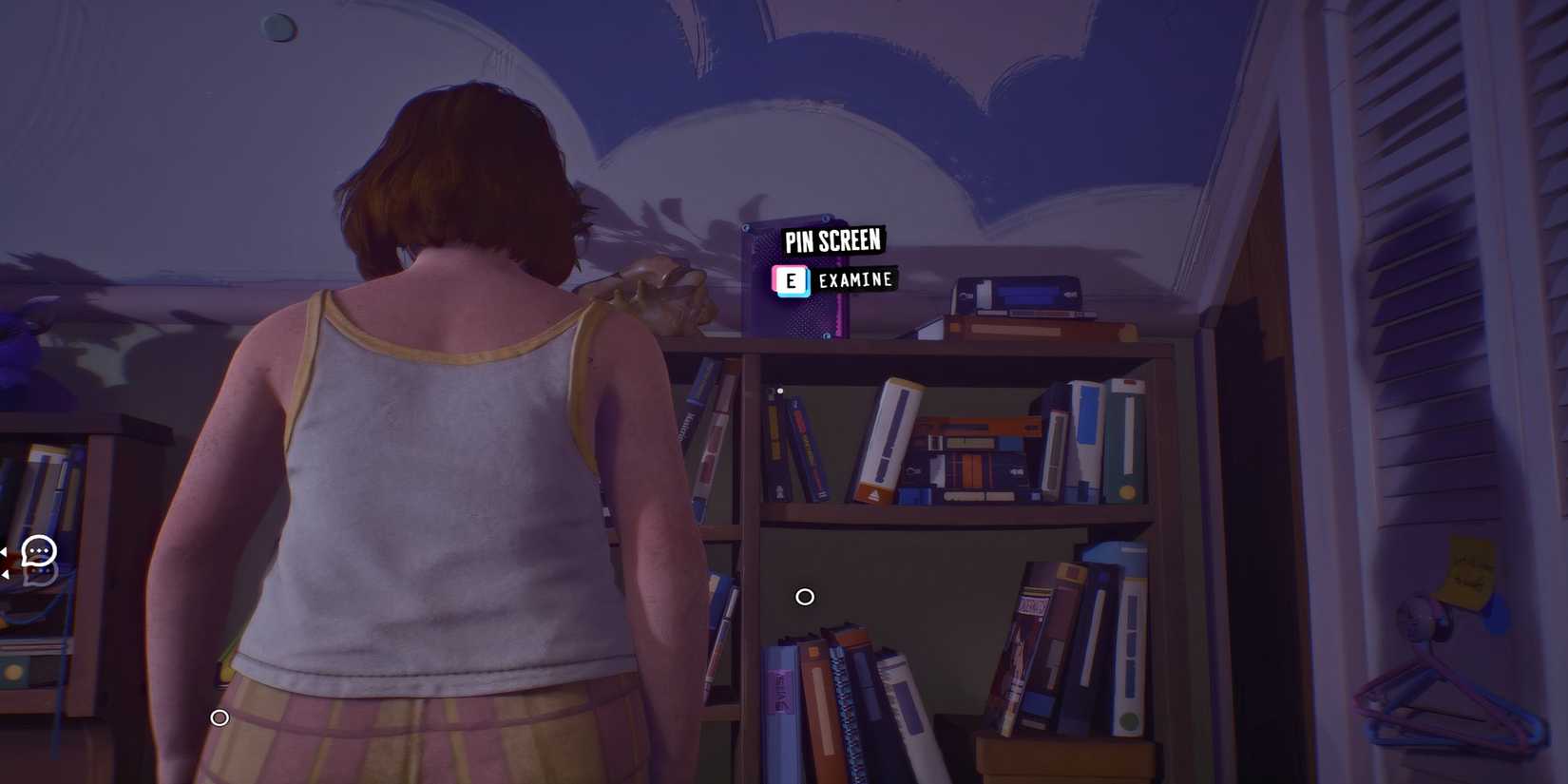This screenshot has height=784, width=1568.
Task: Open the examine options for the pin screen
Action: click(853, 279)
